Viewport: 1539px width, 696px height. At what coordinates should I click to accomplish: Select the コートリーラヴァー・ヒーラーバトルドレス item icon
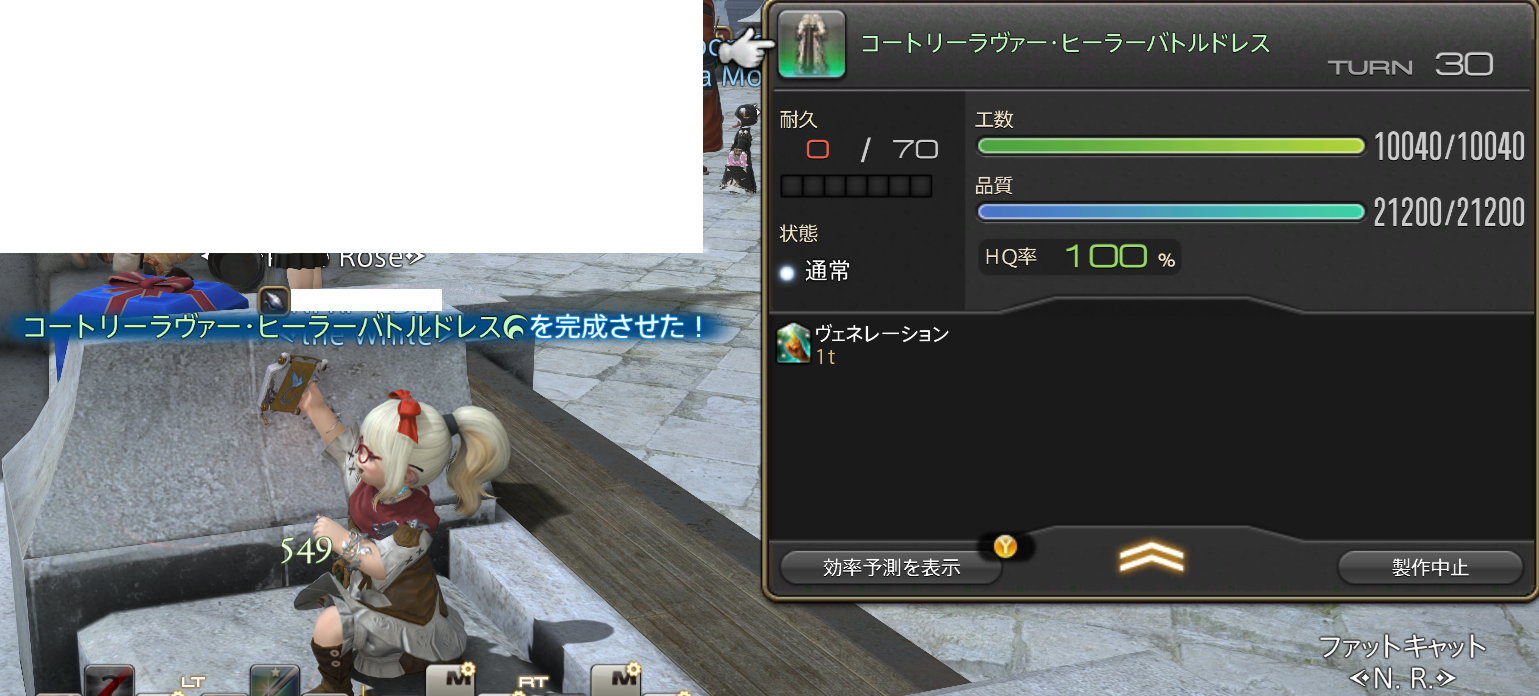tap(811, 45)
